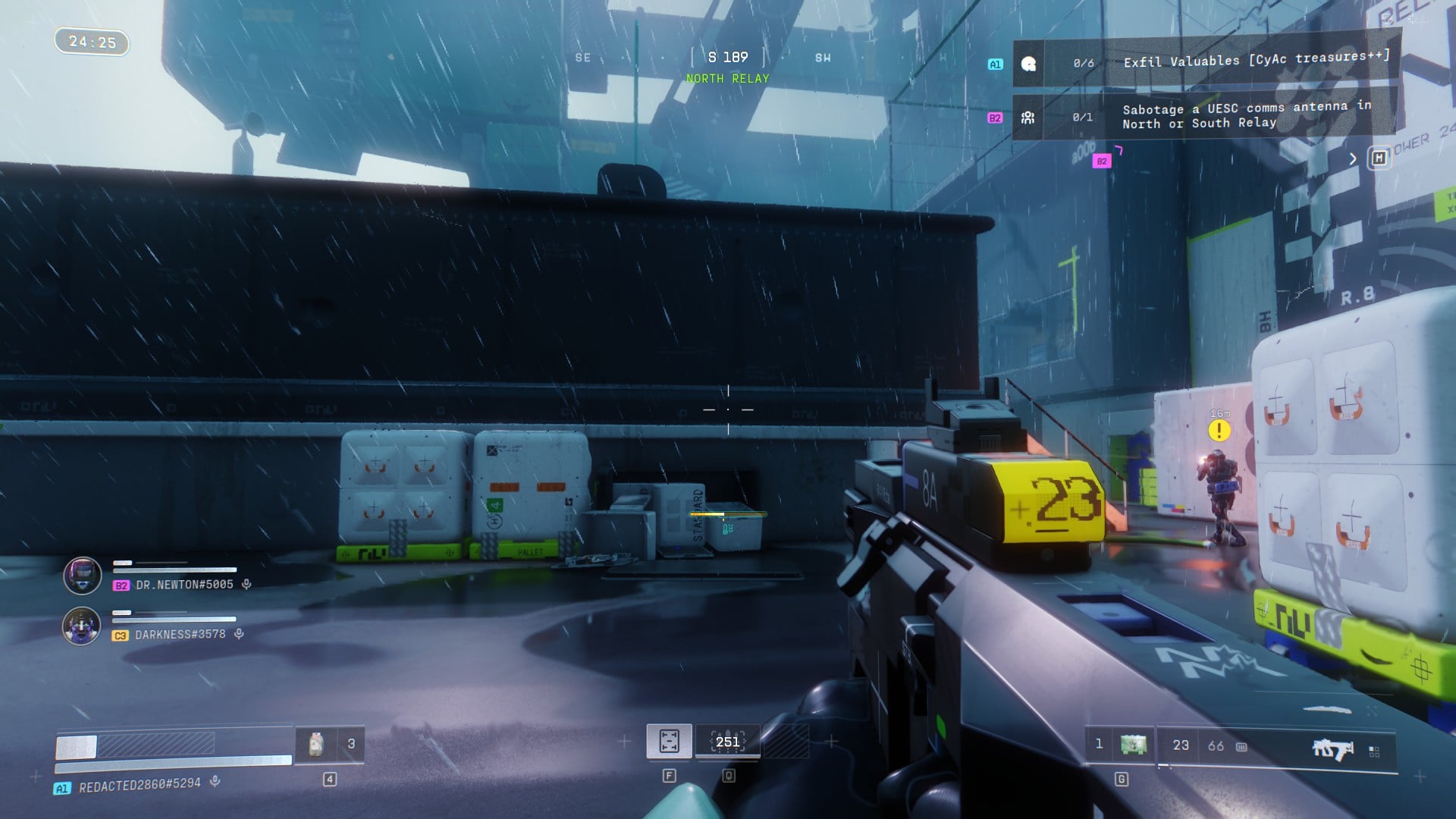
Task: Expand the fire-mode squares beside the weapon icon
Action: (x=1374, y=751)
